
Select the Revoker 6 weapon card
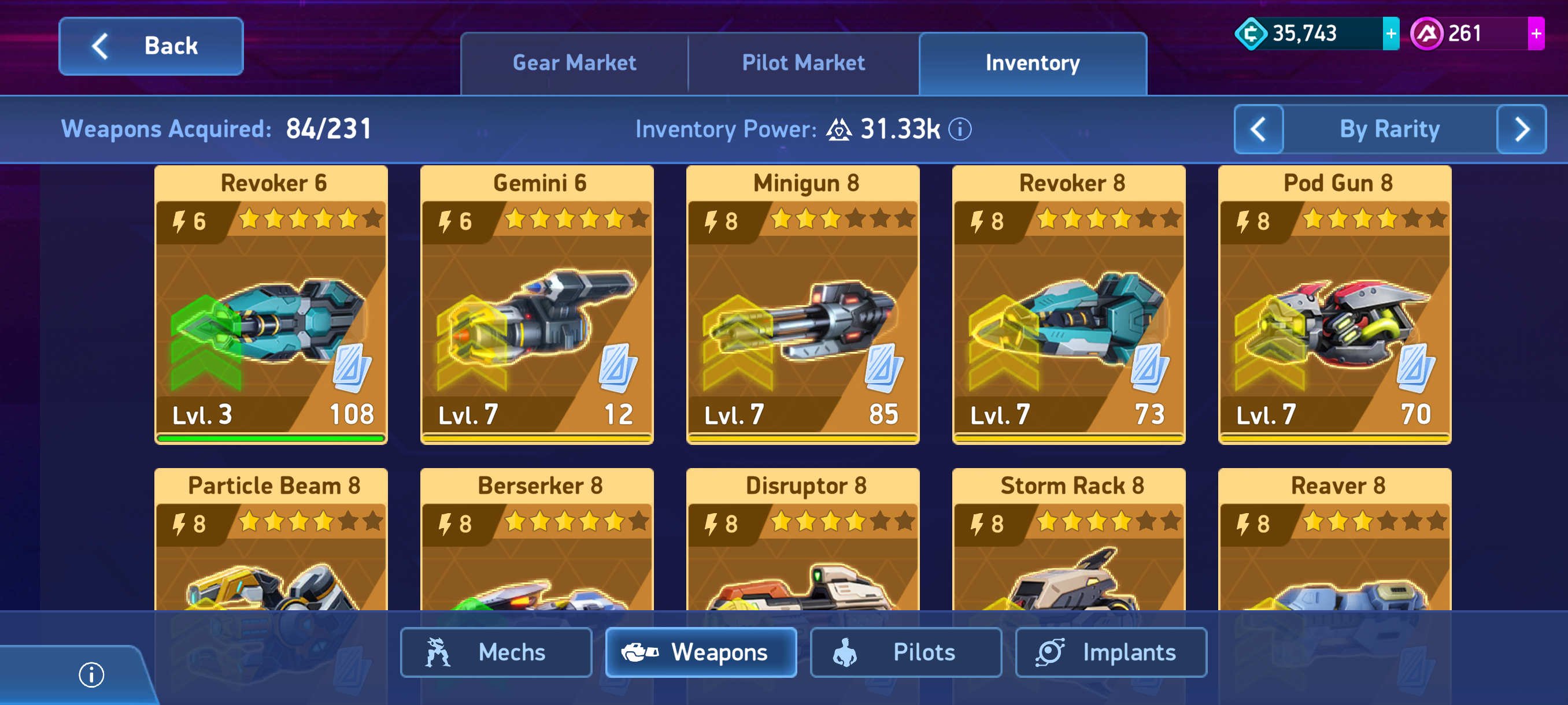click(271, 304)
